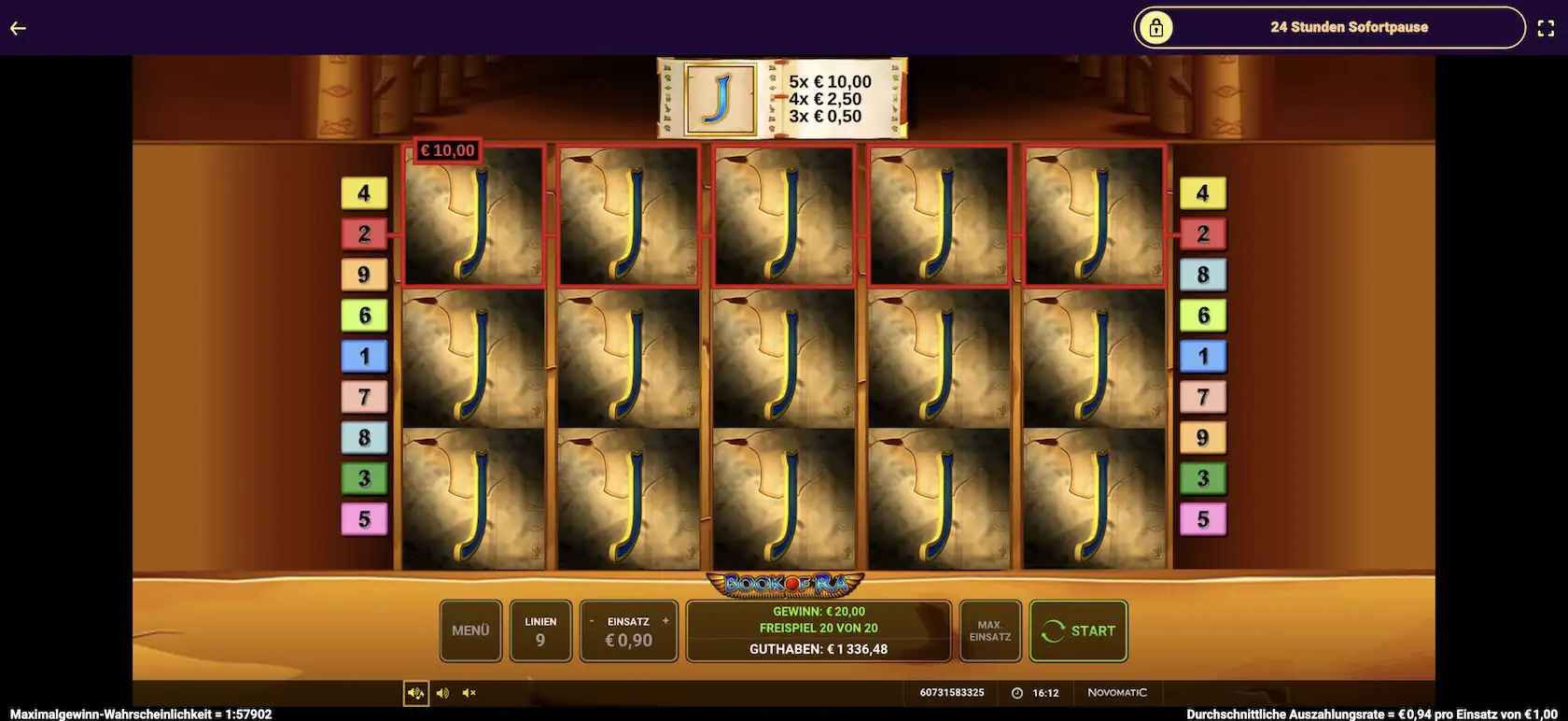This screenshot has width=1568, height=721.
Task: Click the green START spin button
Action: [x=1078, y=631]
